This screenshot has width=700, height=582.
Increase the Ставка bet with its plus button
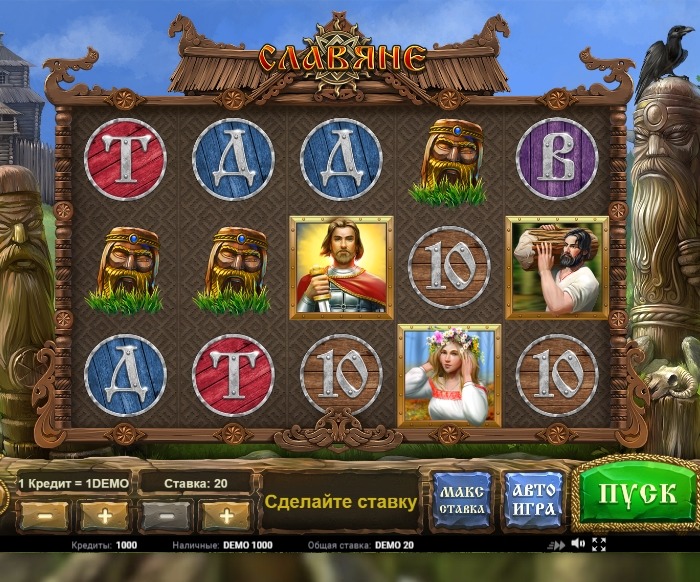(x=226, y=516)
